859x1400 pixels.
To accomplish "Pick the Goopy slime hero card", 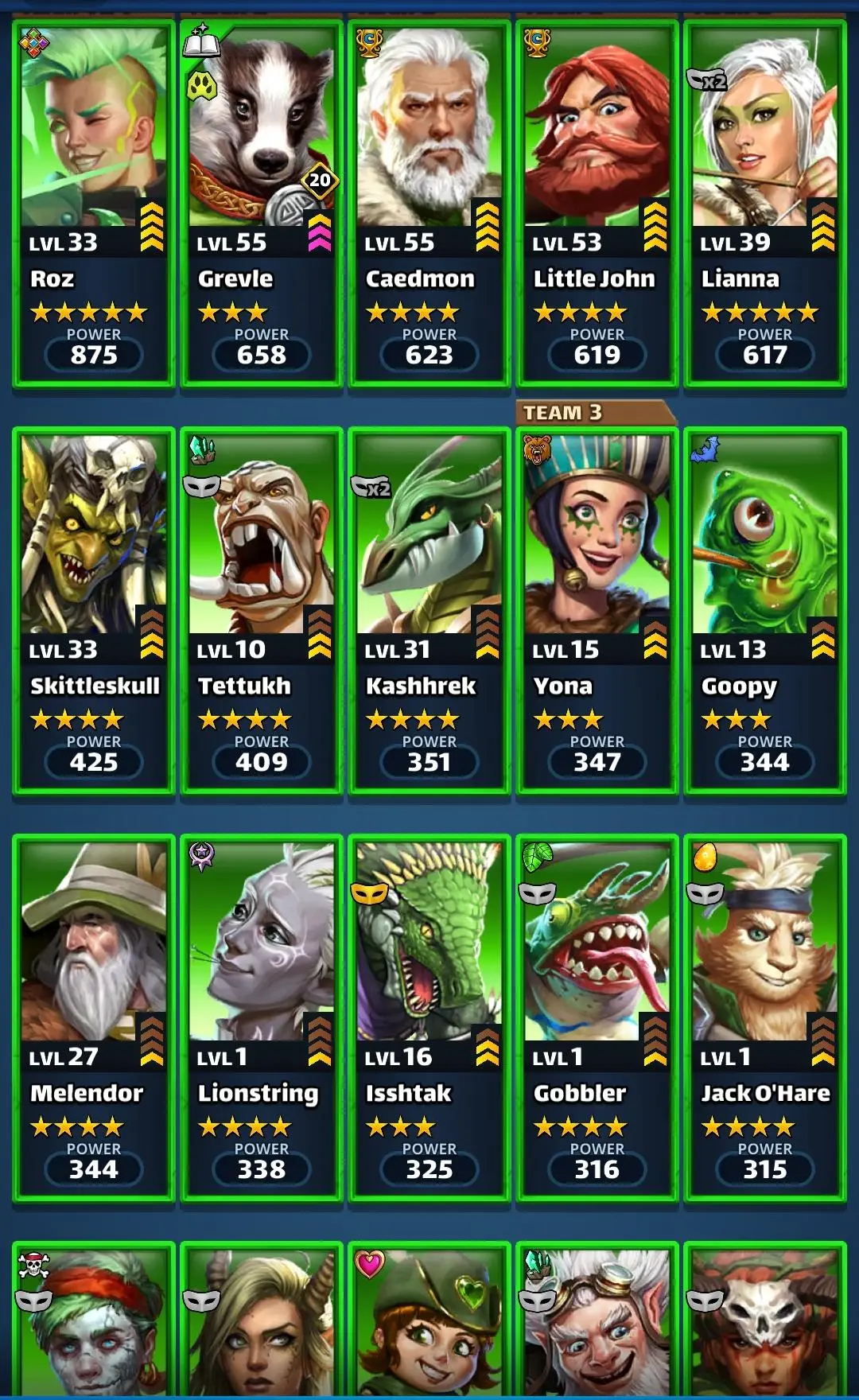I will (765, 611).
